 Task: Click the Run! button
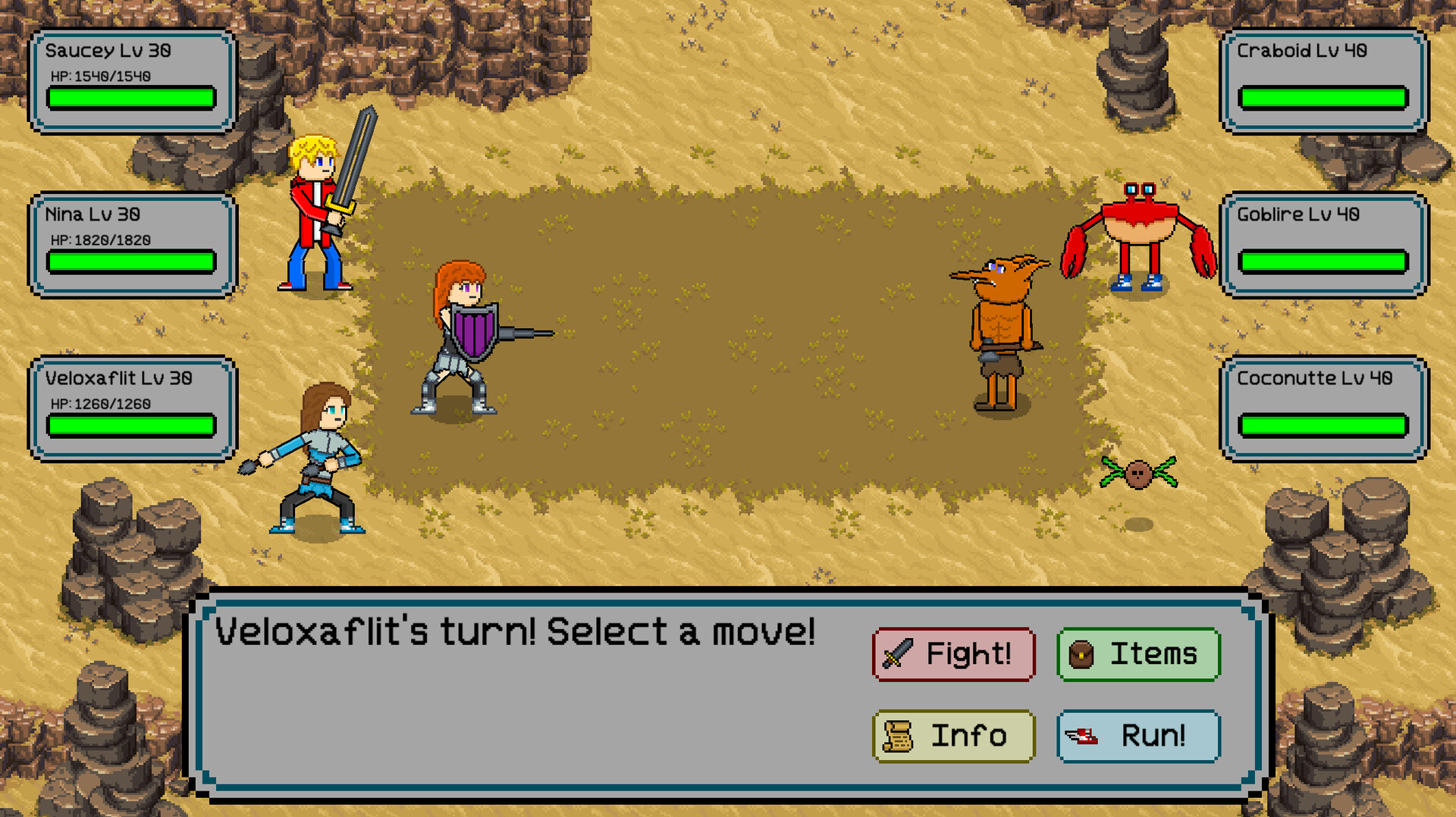(1137, 734)
